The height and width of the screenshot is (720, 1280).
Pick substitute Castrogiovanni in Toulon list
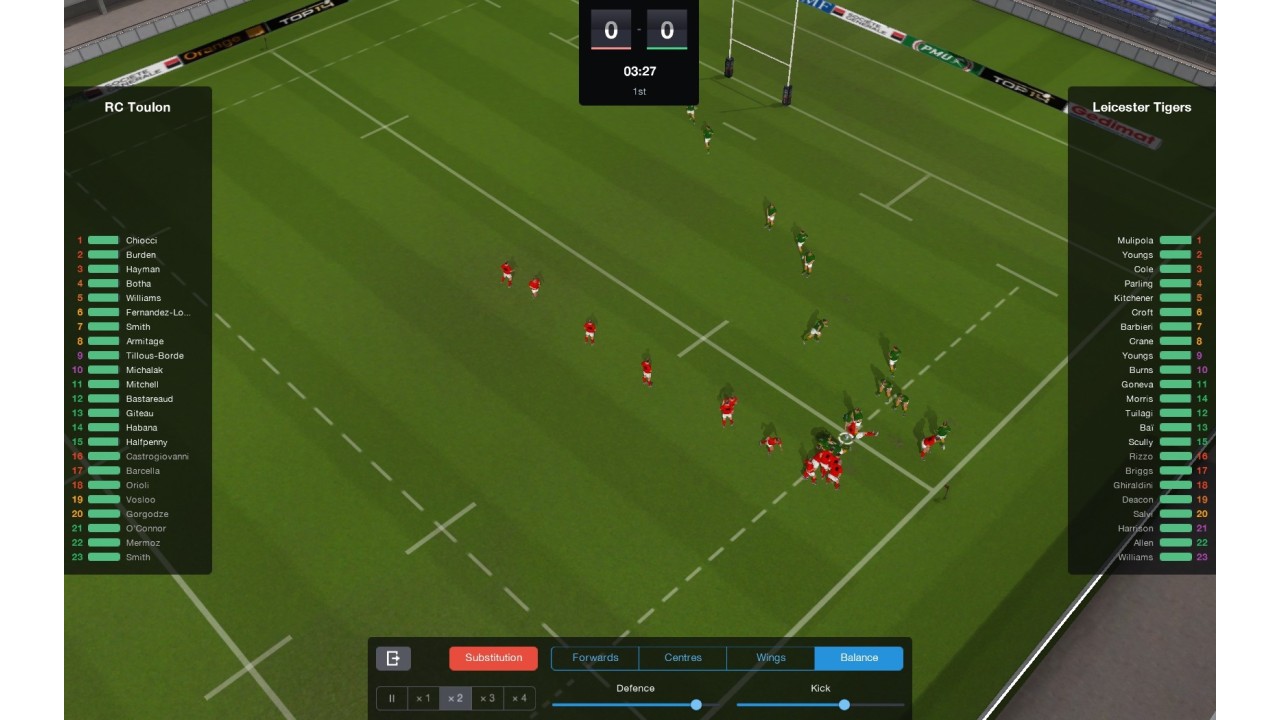coord(157,457)
